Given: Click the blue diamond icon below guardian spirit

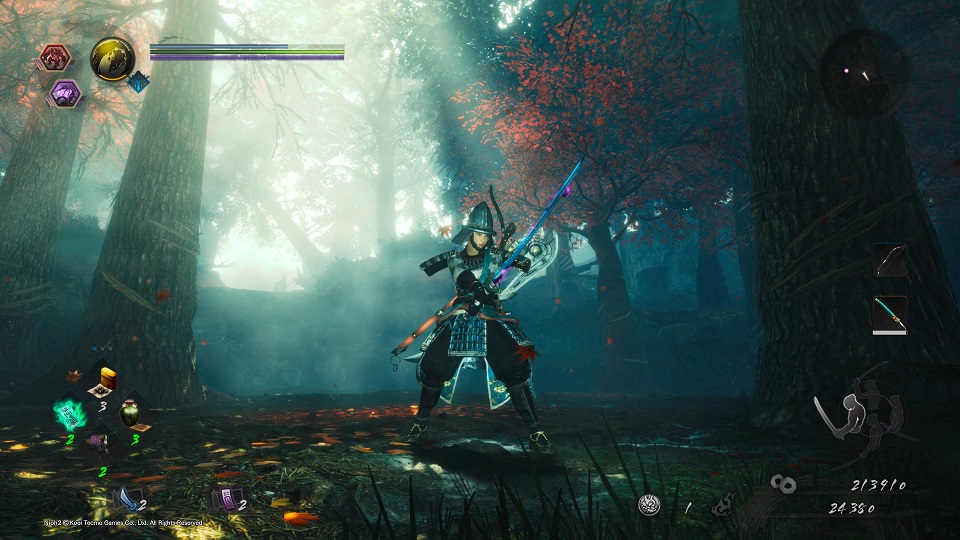Looking at the screenshot, I should (138, 82).
